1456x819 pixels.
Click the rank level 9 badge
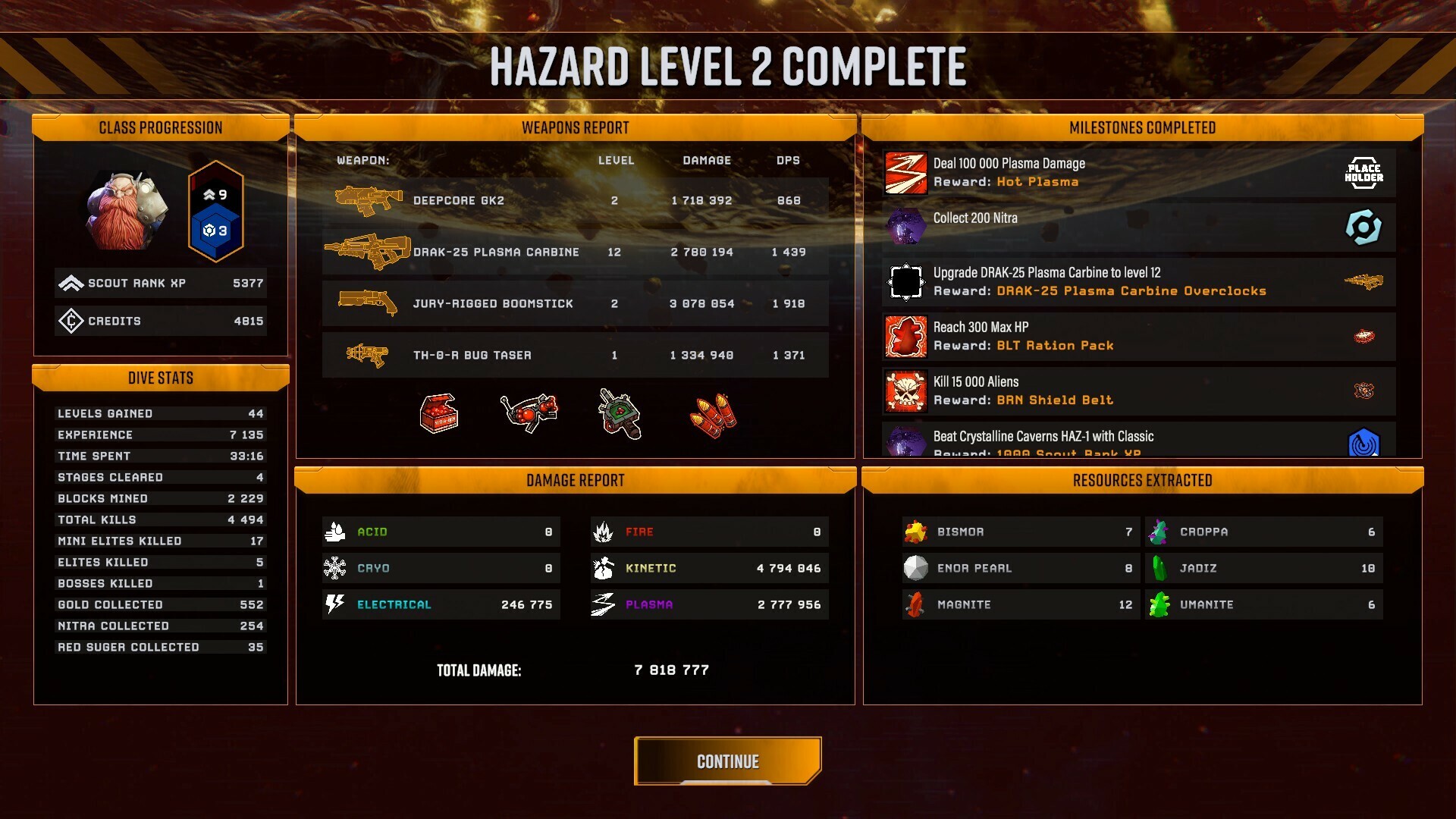pyautogui.click(x=215, y=194)
